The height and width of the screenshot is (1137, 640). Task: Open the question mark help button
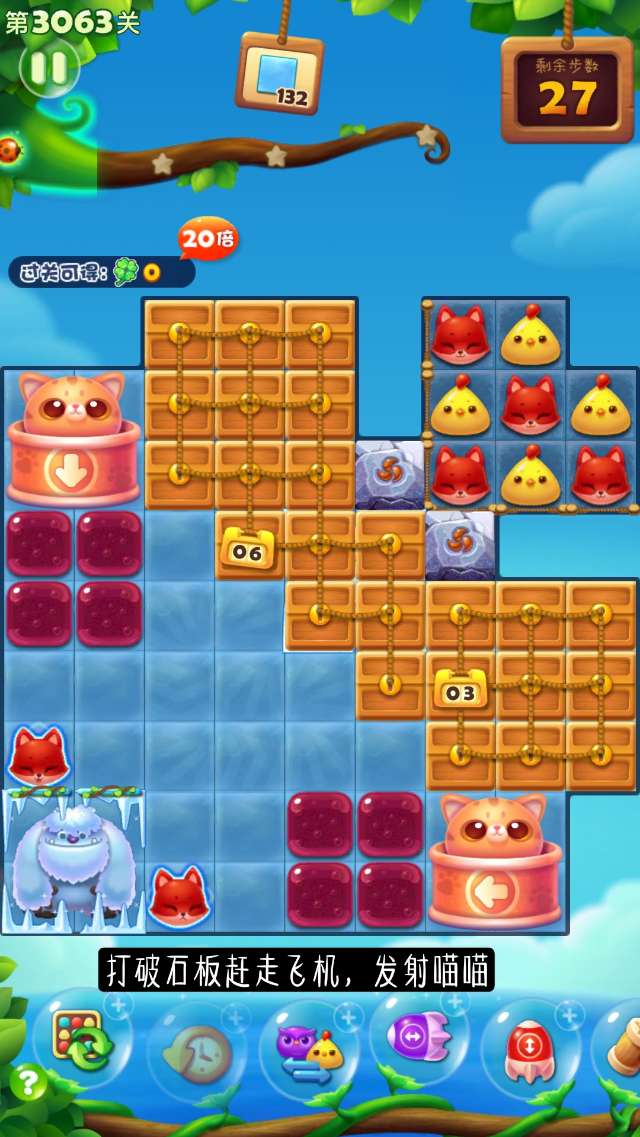pyautogui.click(x=28, y=1082)
